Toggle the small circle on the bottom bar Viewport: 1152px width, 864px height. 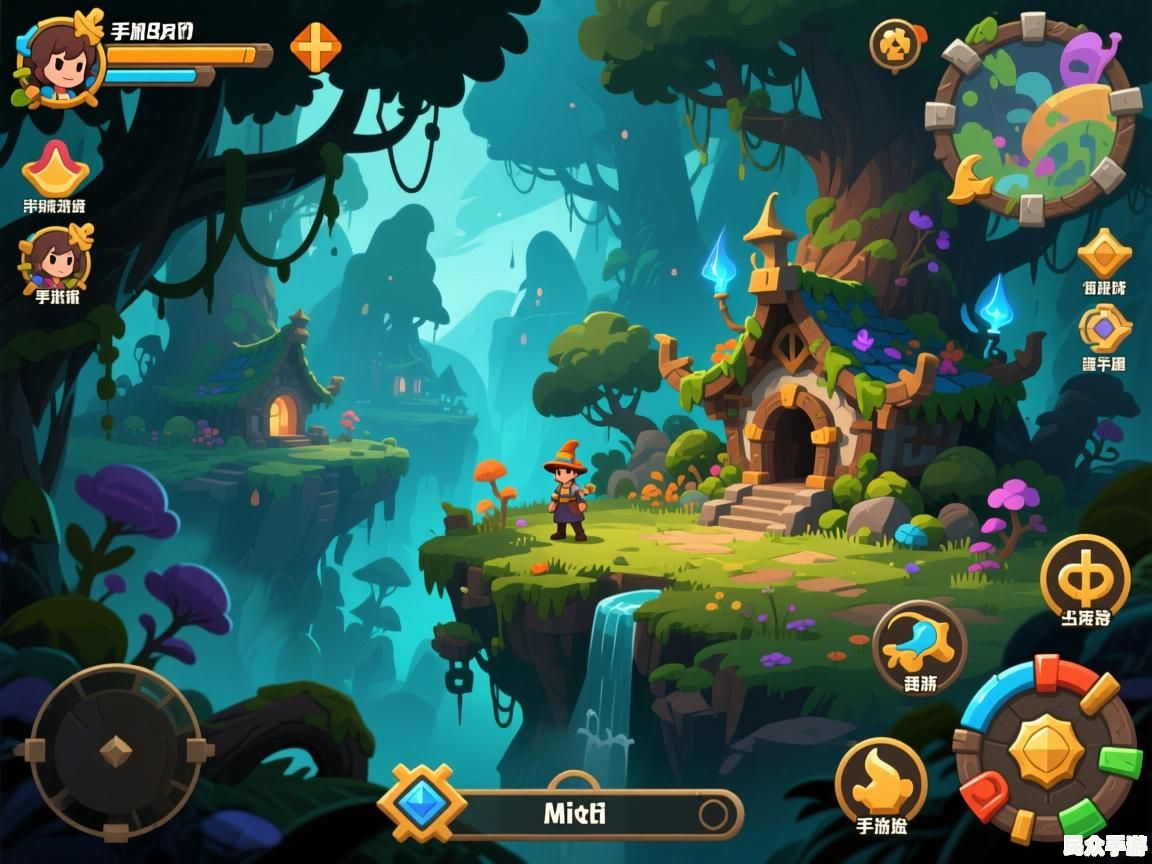click(714, 814)
